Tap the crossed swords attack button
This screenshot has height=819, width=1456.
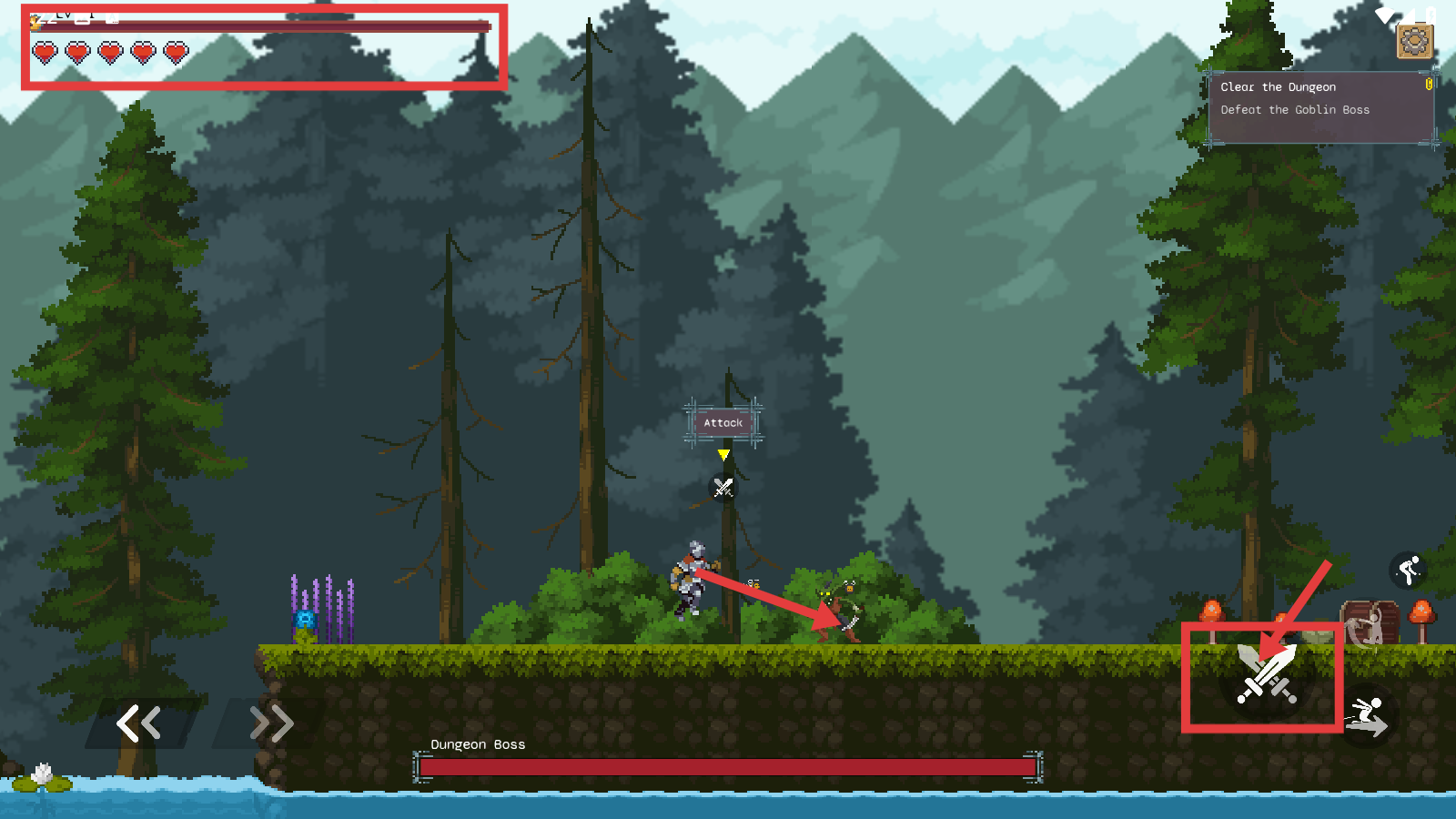(1266, 675)
